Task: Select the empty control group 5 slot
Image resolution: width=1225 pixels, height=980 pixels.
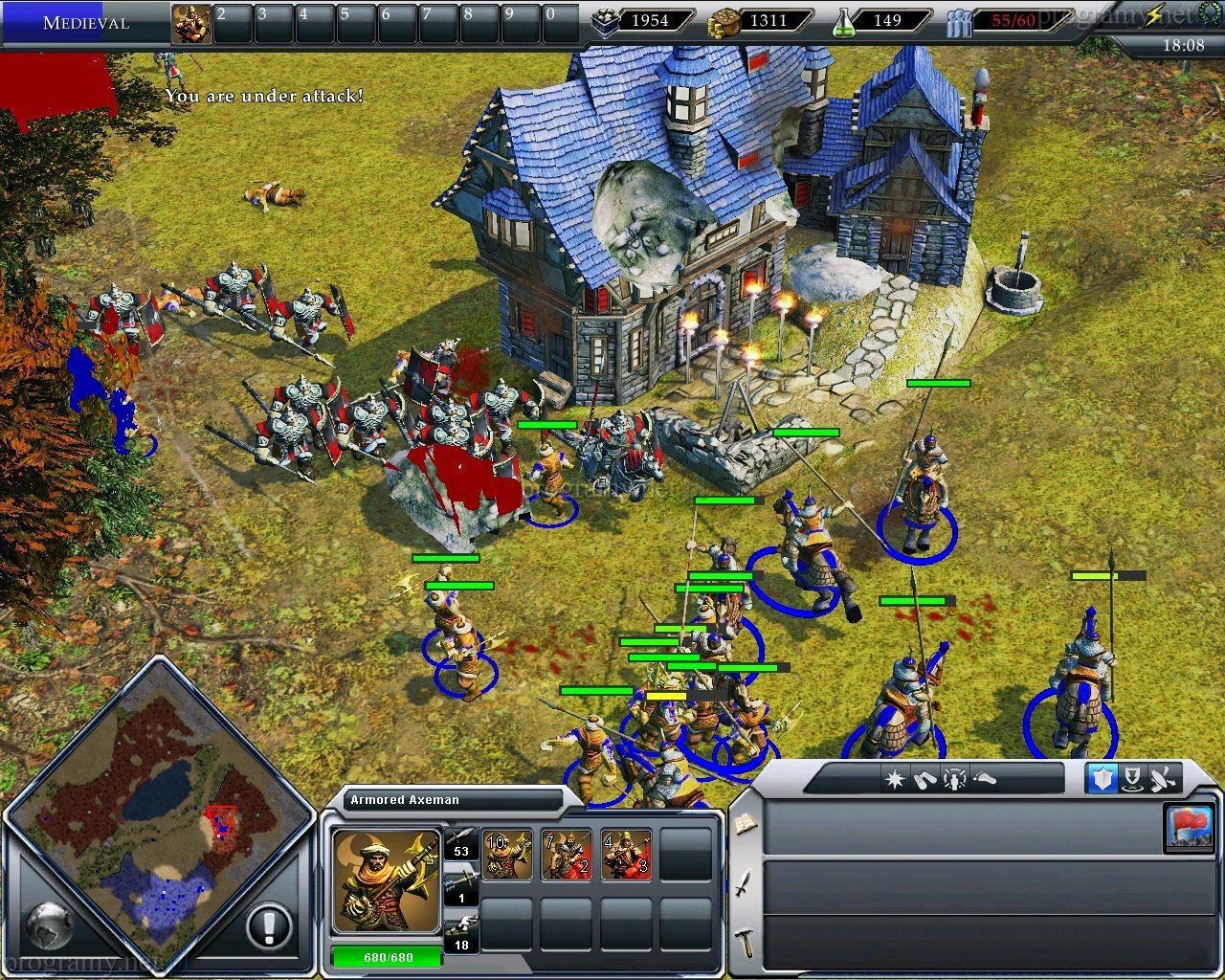Action: click(358, 24)
